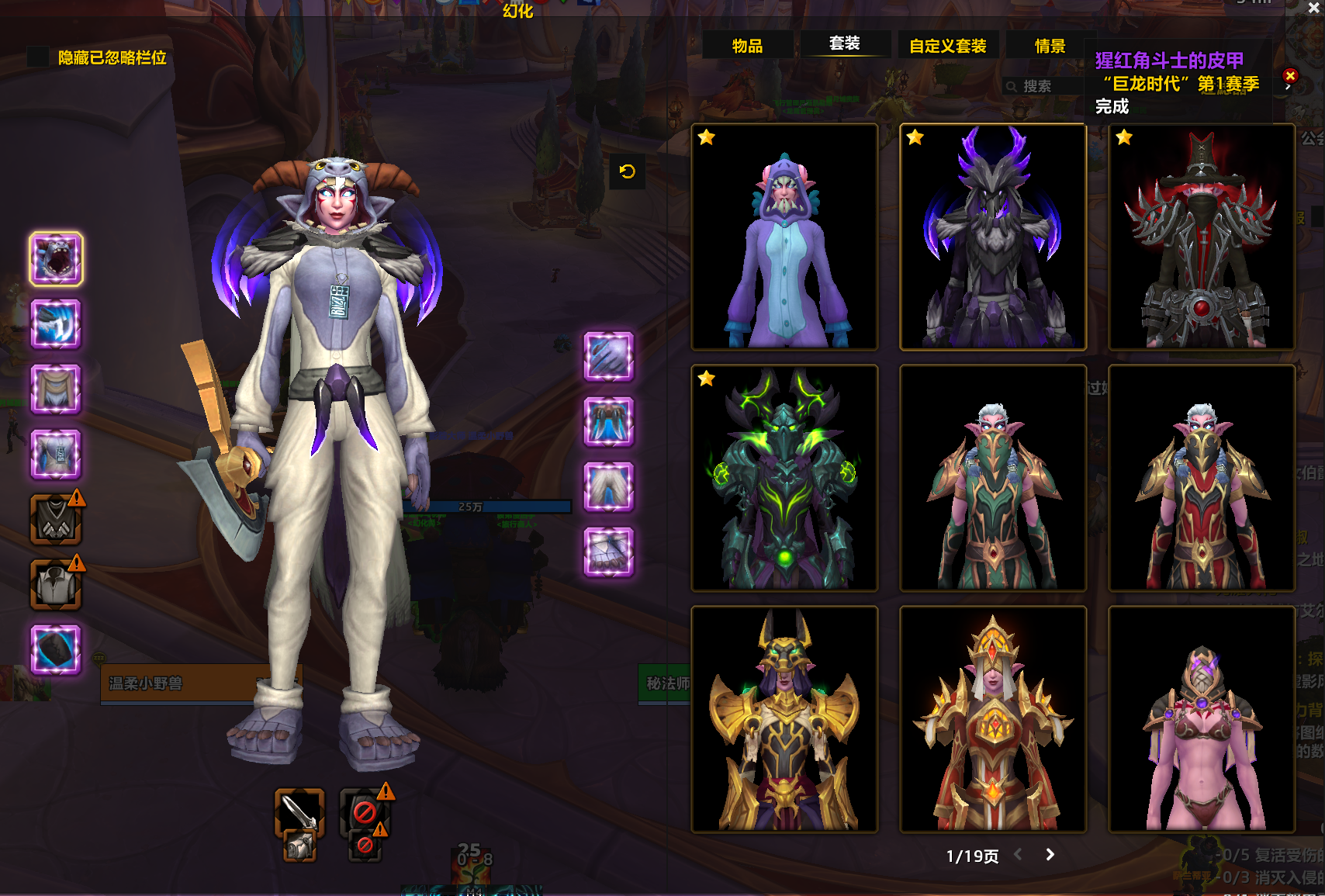This screenshot has height=896, width=1325.
Task: Switch to the 物品 tab
Action: (747, 46)
